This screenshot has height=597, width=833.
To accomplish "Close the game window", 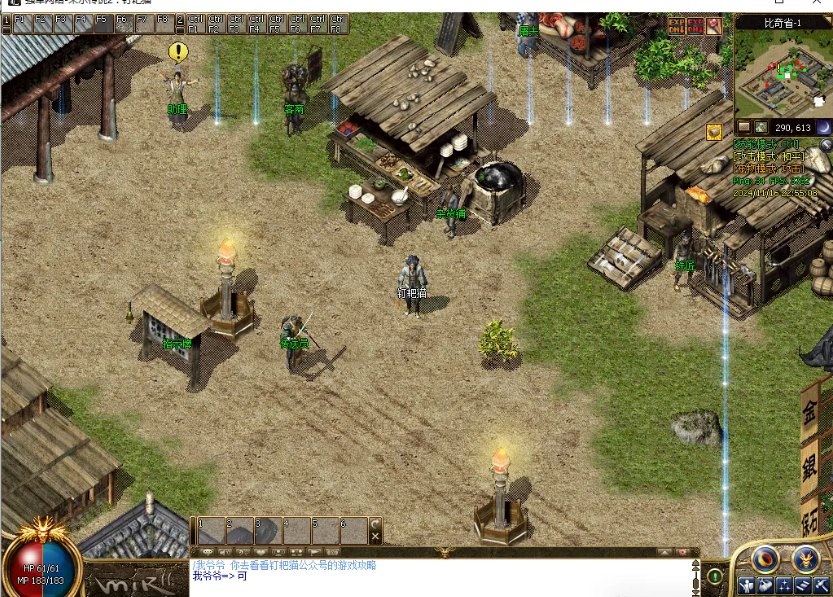I will pos(817,5).
